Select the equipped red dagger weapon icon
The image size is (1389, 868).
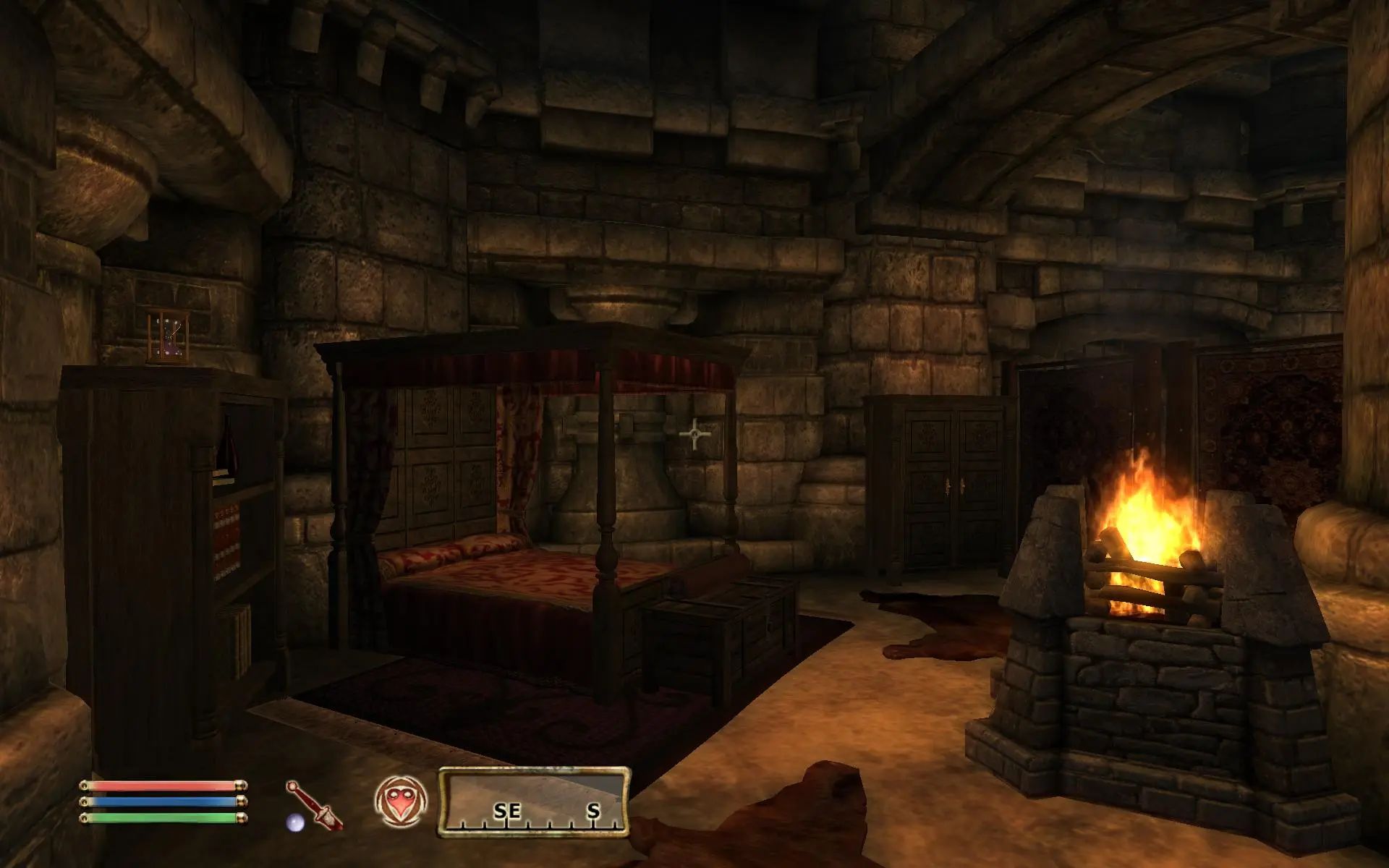315,804
